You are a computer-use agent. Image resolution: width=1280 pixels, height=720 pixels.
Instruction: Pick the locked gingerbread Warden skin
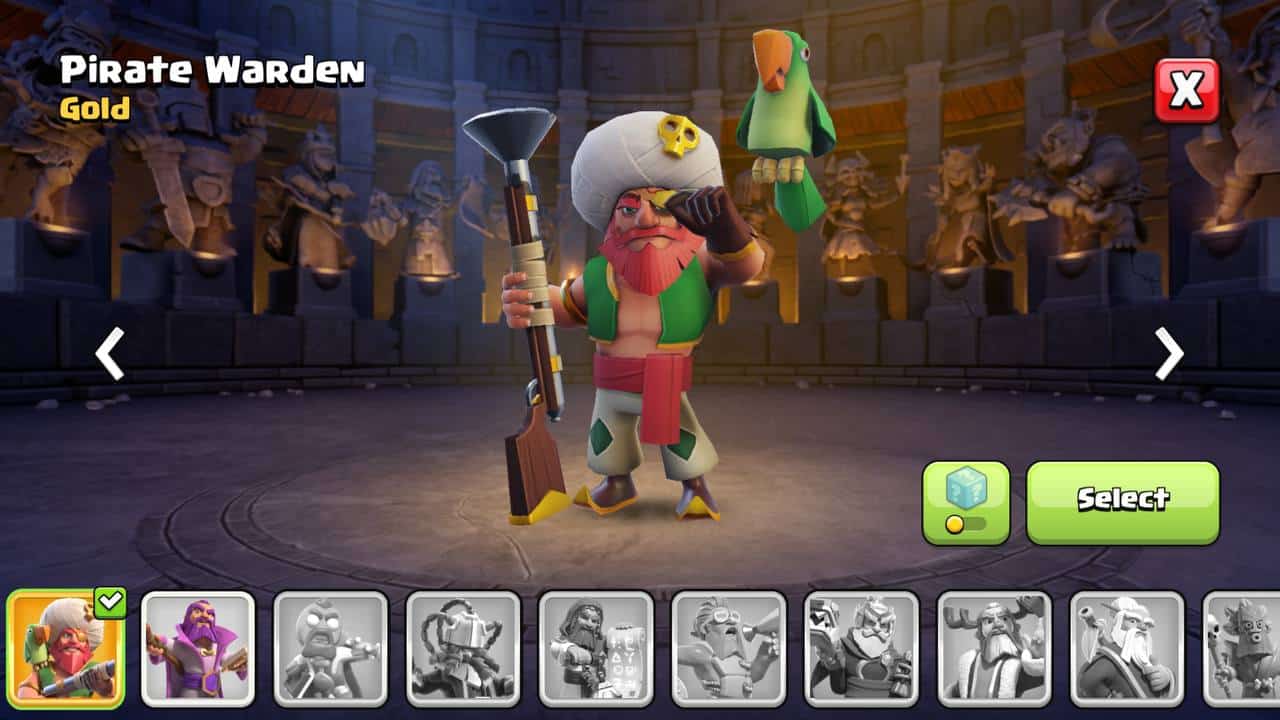[x=331, y=648]
